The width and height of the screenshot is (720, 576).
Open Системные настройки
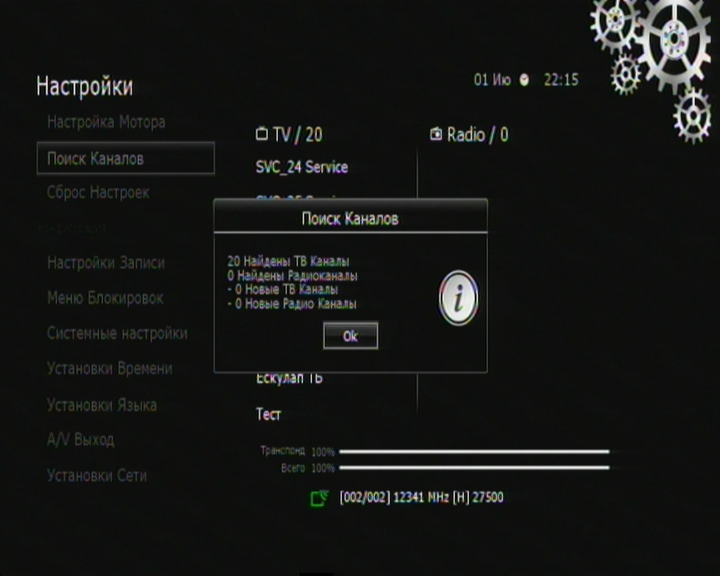pyautogui.click(x=117, y=333)
